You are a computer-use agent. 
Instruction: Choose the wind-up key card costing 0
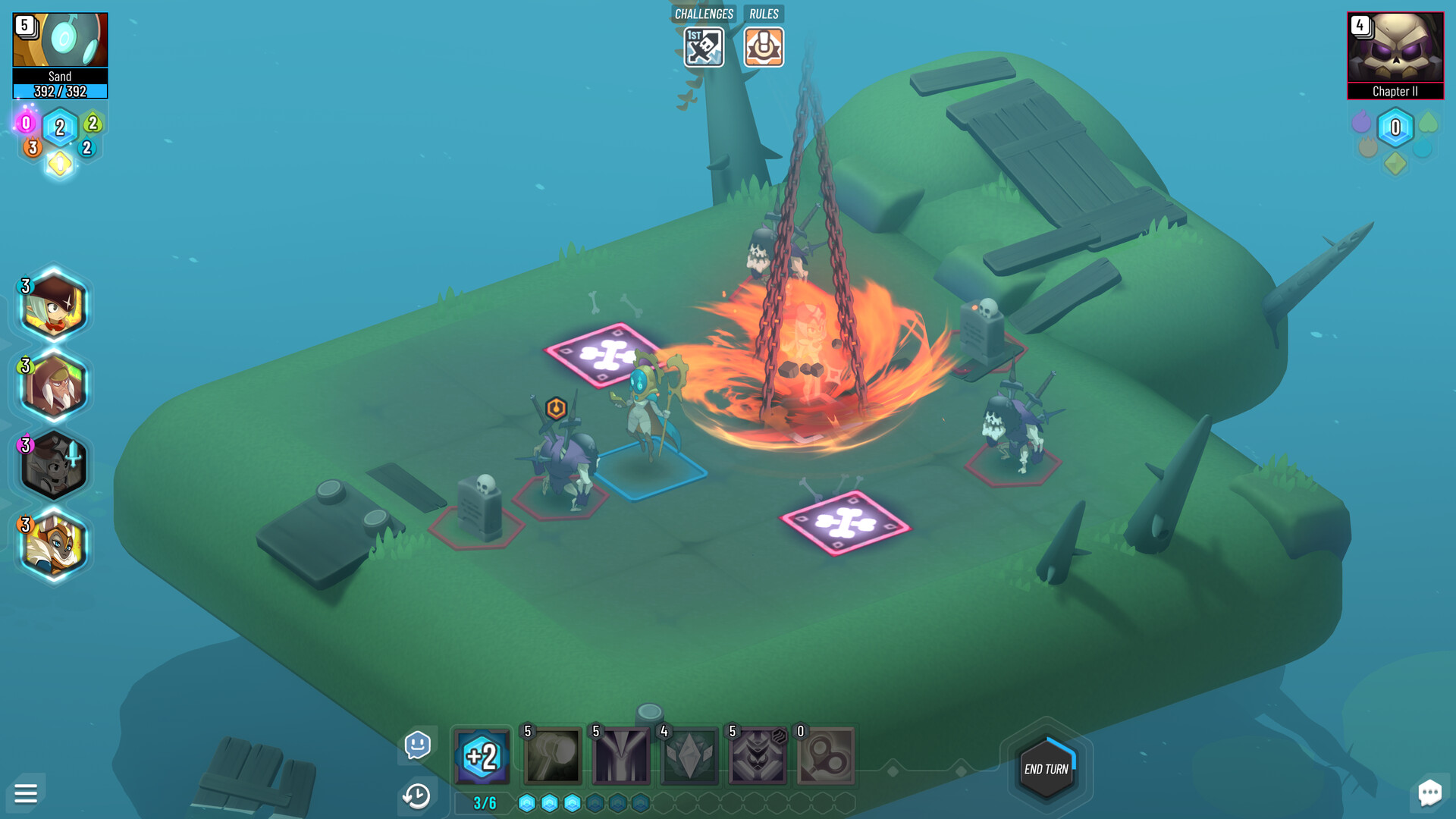point(826,756)
